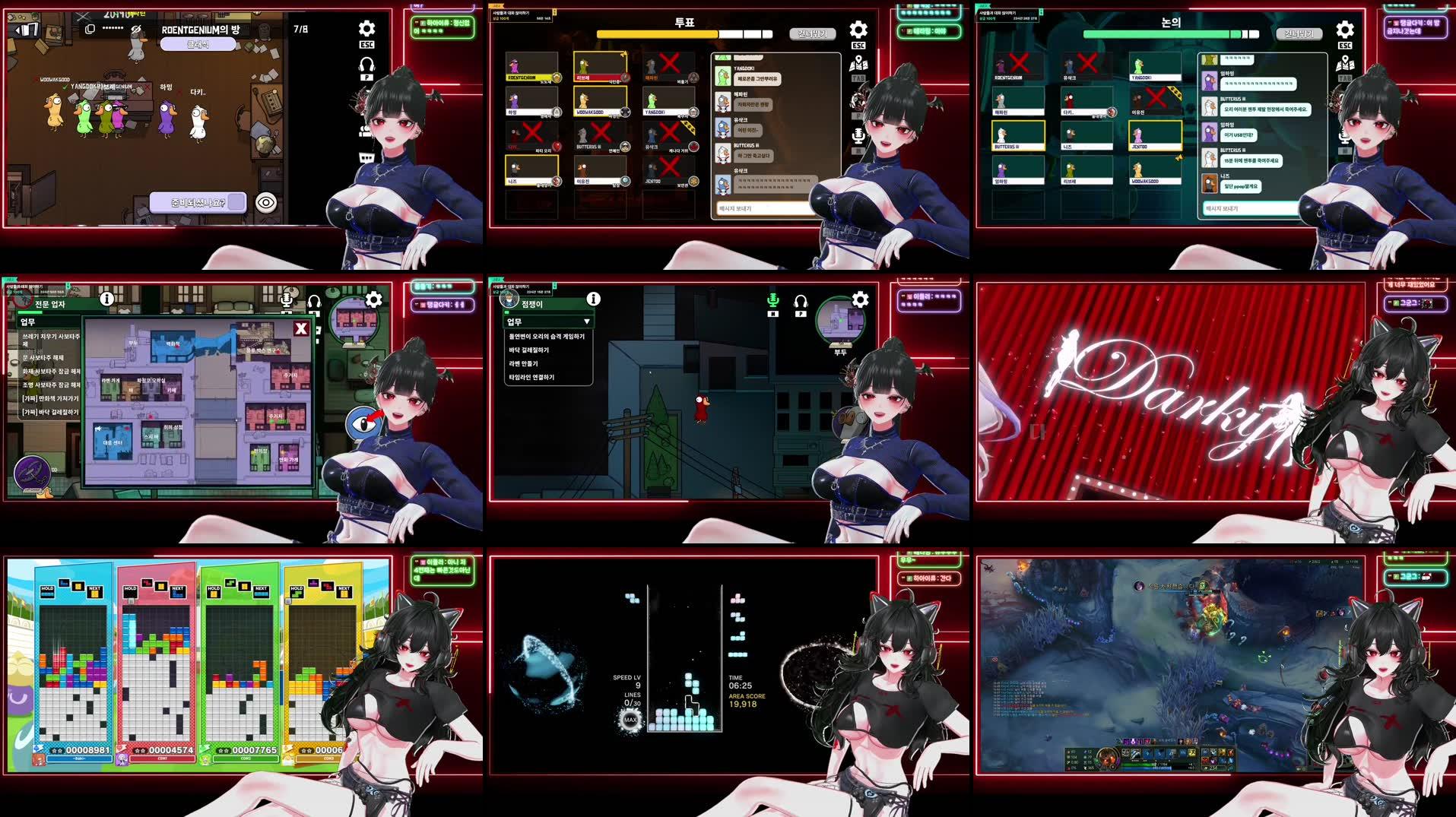Open the settings gear in ROENTGENIUM's room
The height and width of the screenshot is (817, 1456).
(x=366, y=28)
